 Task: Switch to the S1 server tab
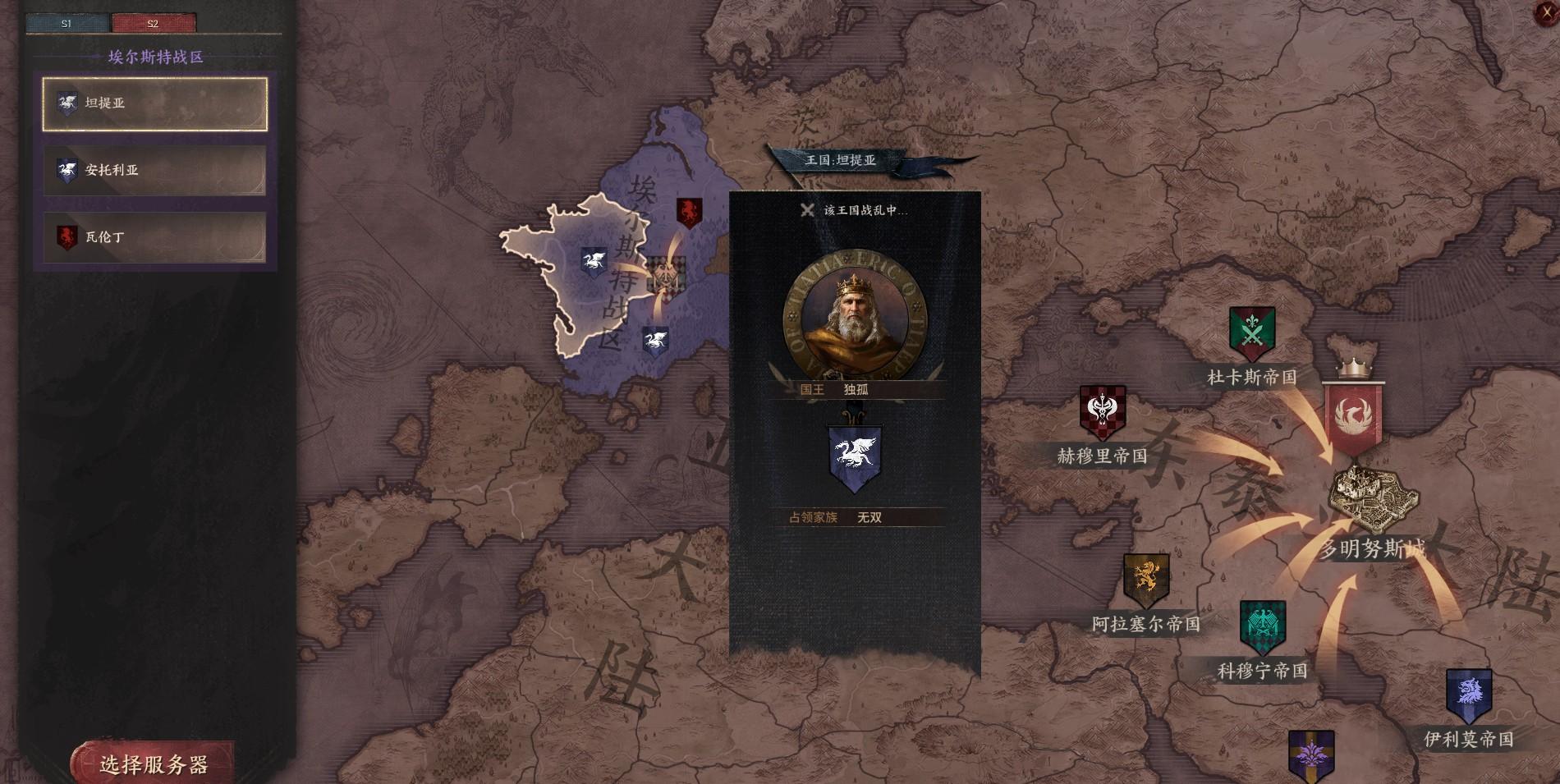67,23
